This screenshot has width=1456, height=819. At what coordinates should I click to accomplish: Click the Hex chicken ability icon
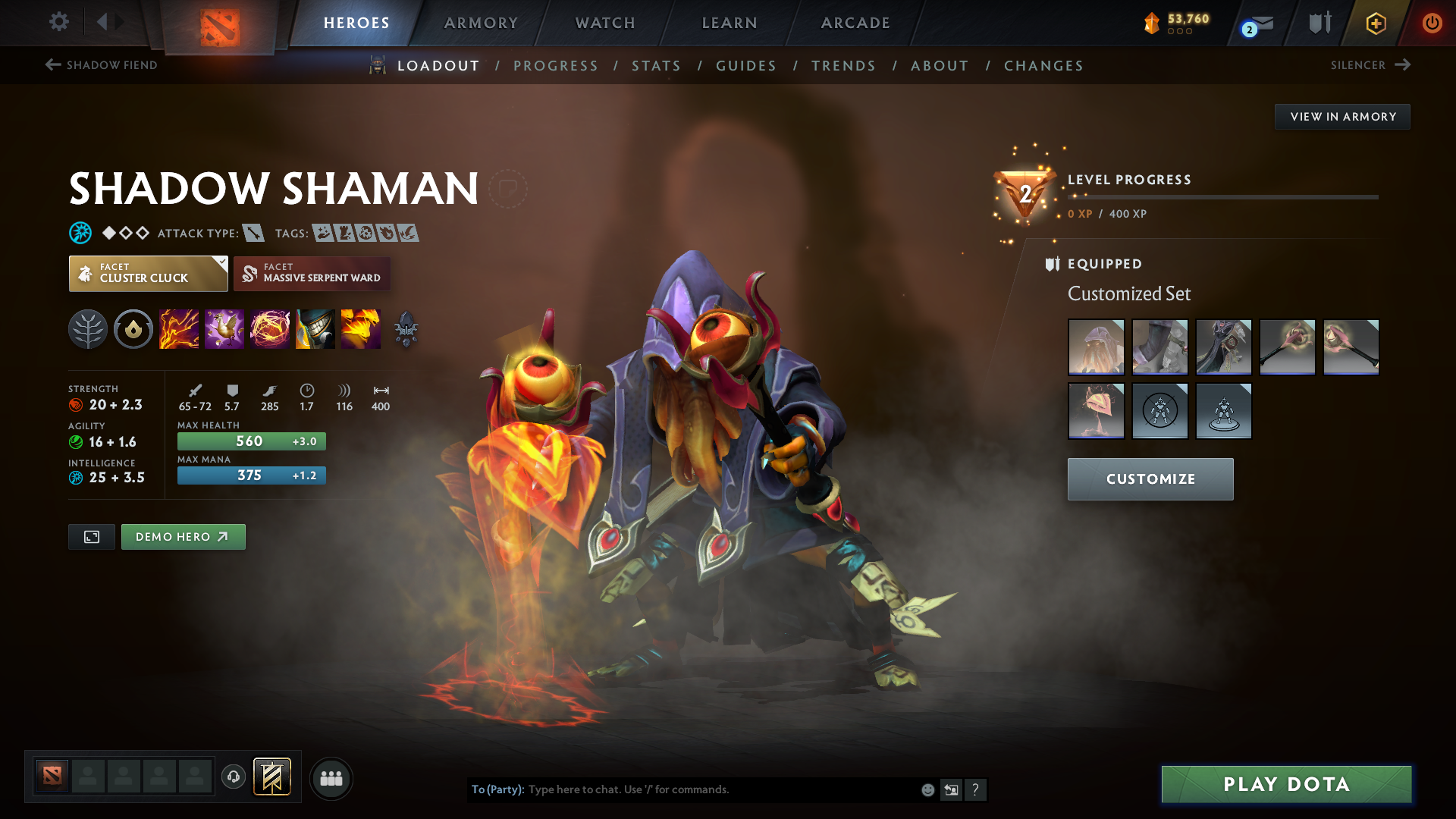(x=224, y=328)
